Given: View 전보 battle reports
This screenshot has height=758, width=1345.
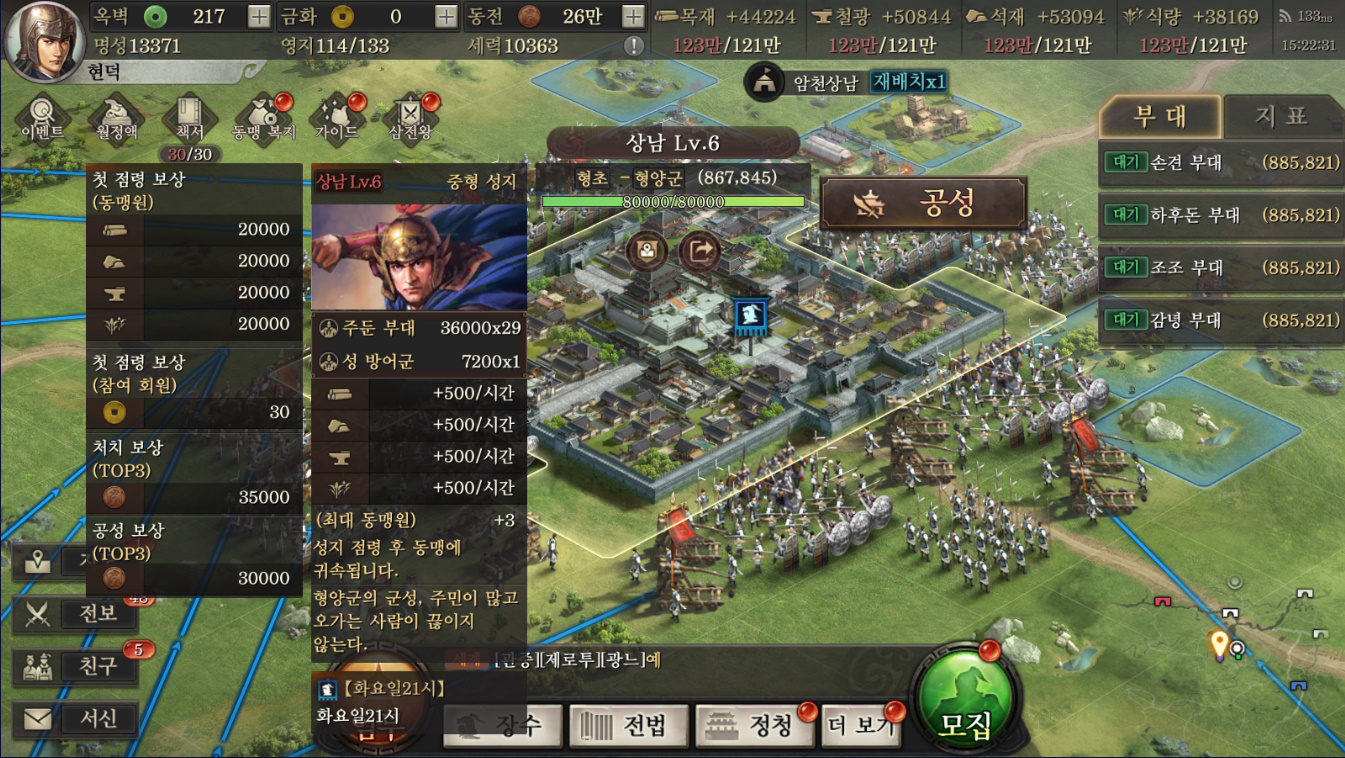Looking at the screenshot, I should coord(76,613).
